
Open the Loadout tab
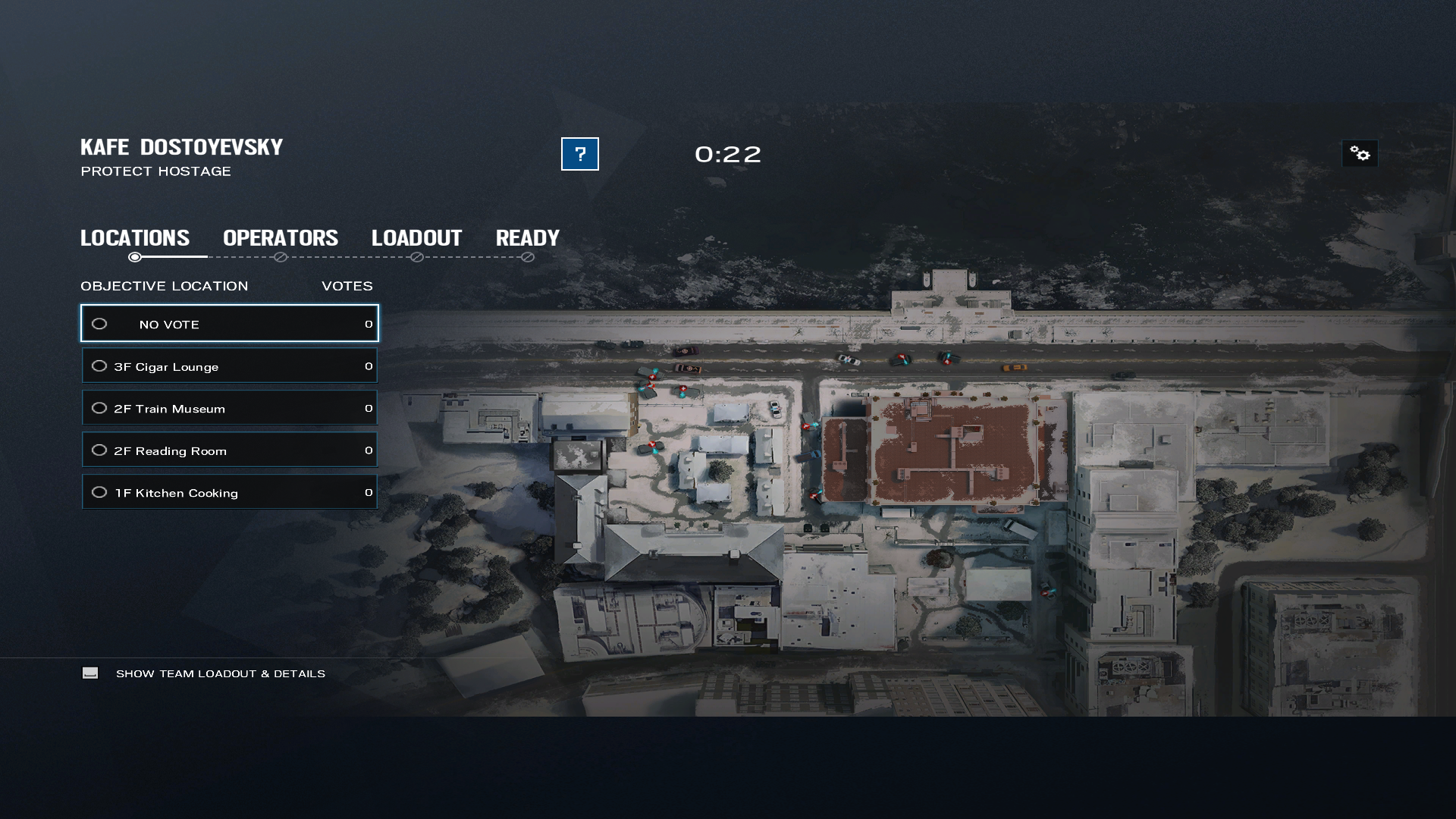416,238
